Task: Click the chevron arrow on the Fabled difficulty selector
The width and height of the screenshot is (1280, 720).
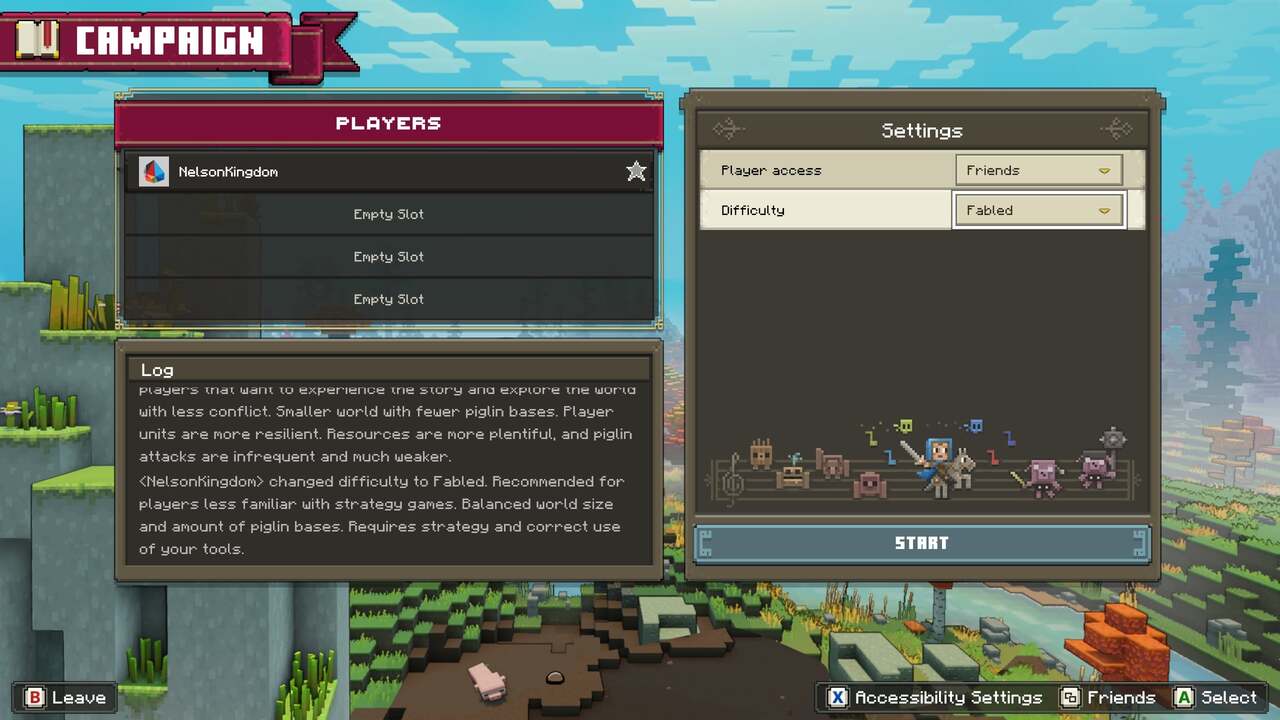Action: point(1104,210)
